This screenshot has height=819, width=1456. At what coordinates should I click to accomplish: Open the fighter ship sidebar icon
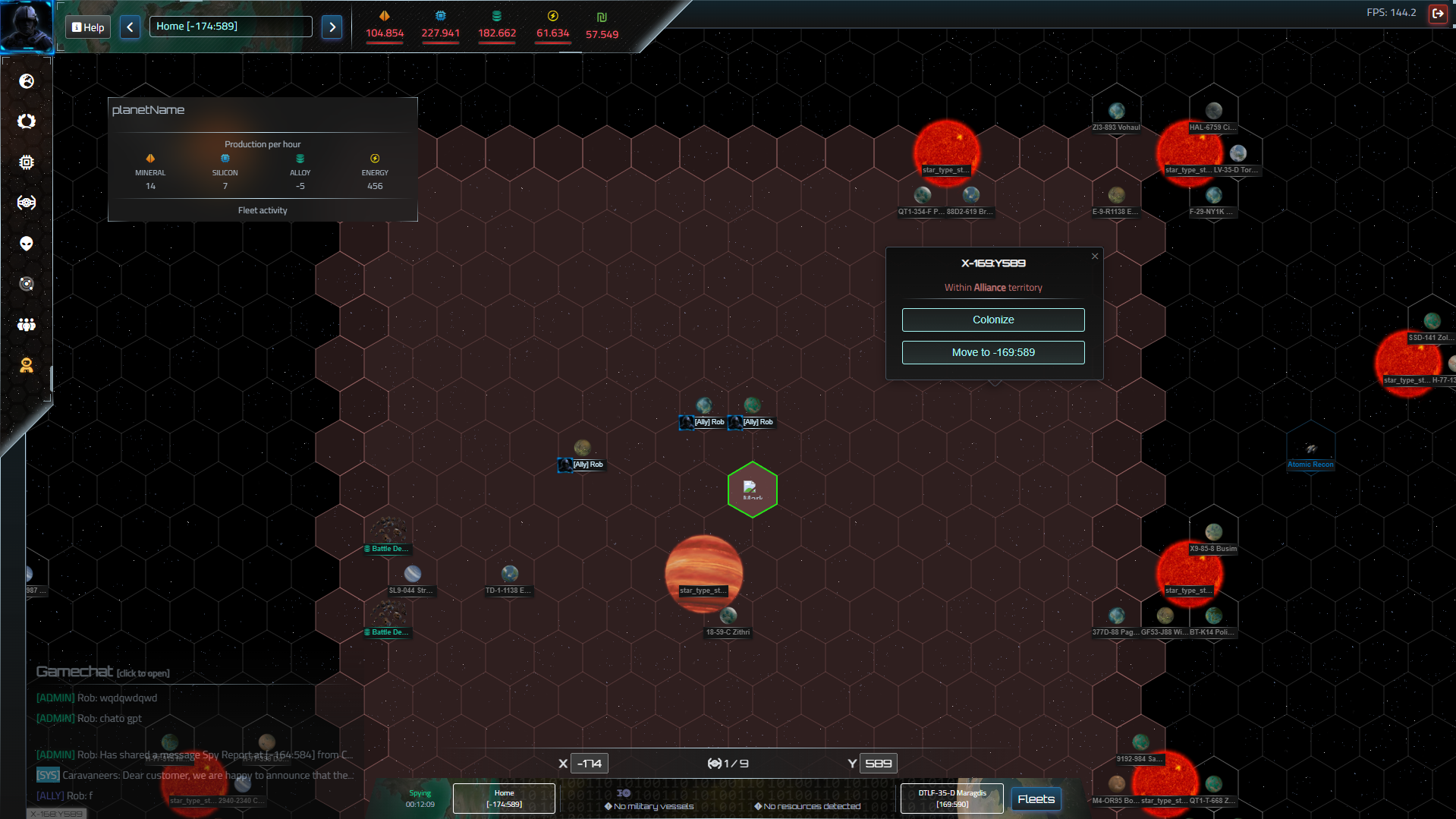coord(27,203)
